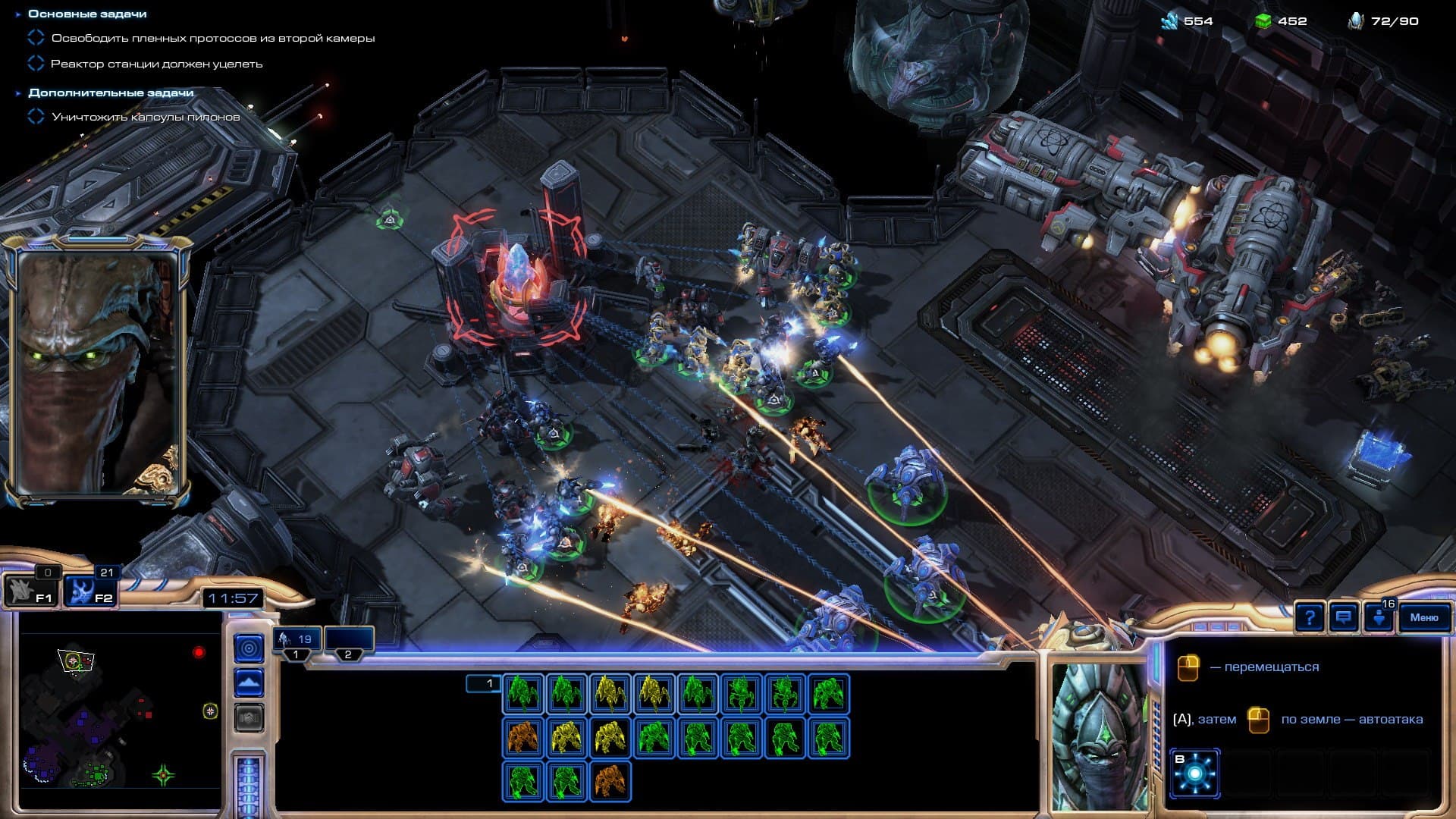Toggle minimap terrain display button

click(249, 683)
